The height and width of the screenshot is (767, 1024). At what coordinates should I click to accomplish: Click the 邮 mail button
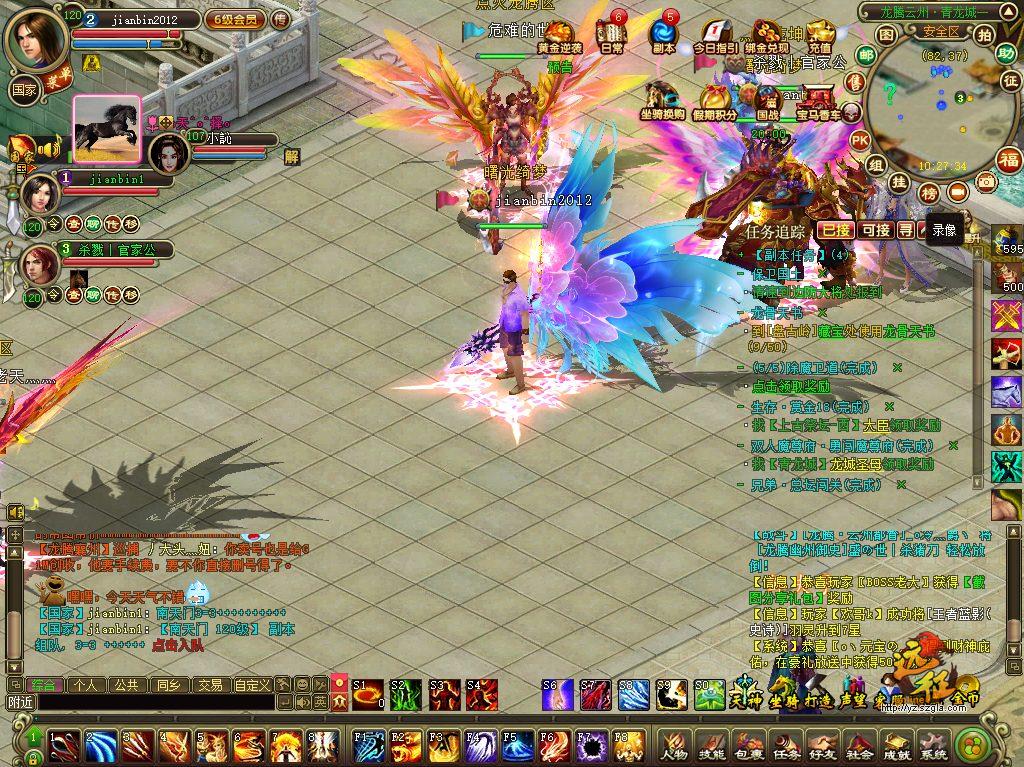tap(867, 57)
